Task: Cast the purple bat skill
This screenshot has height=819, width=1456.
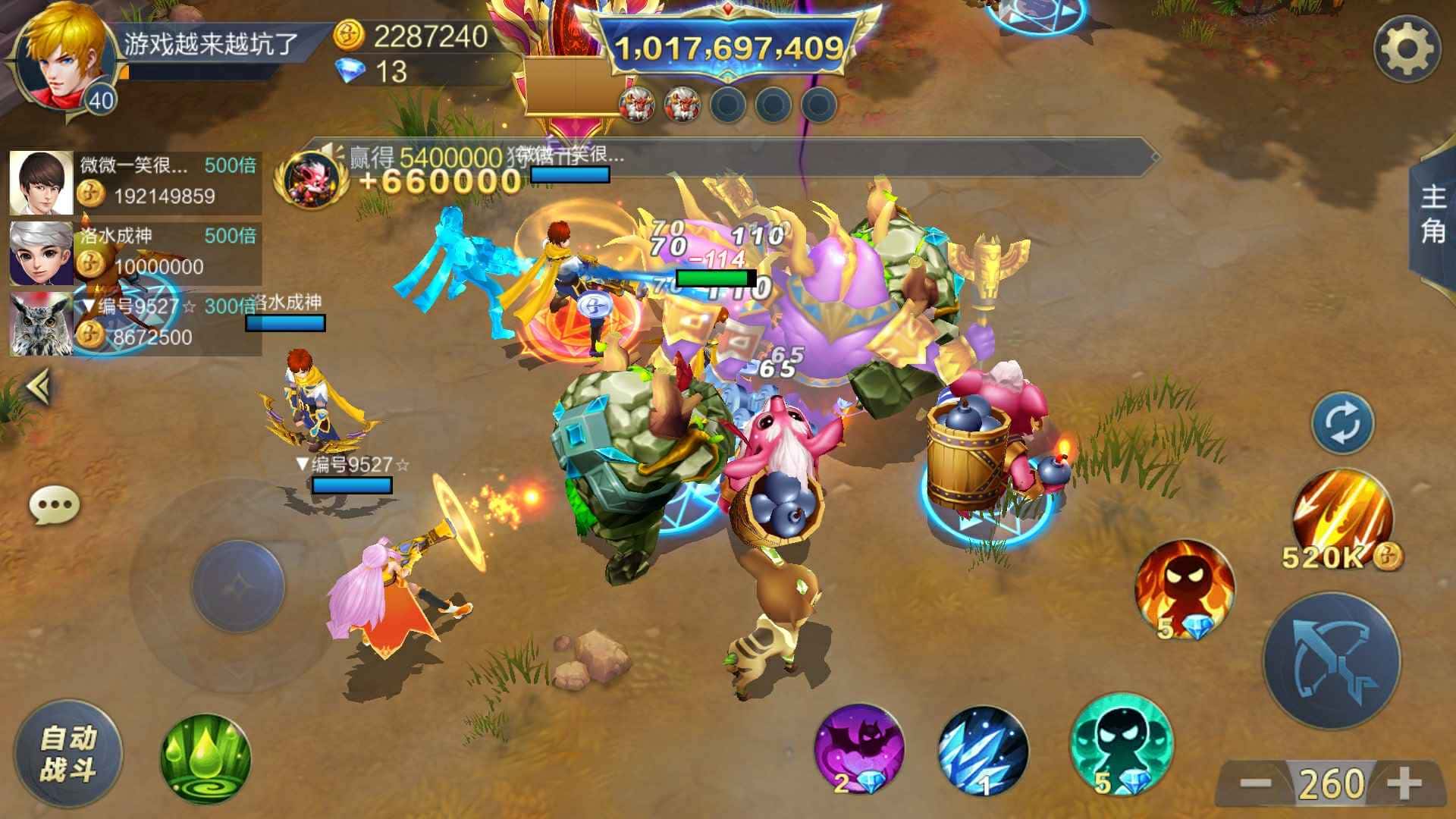Action: (x=859, y=749)
